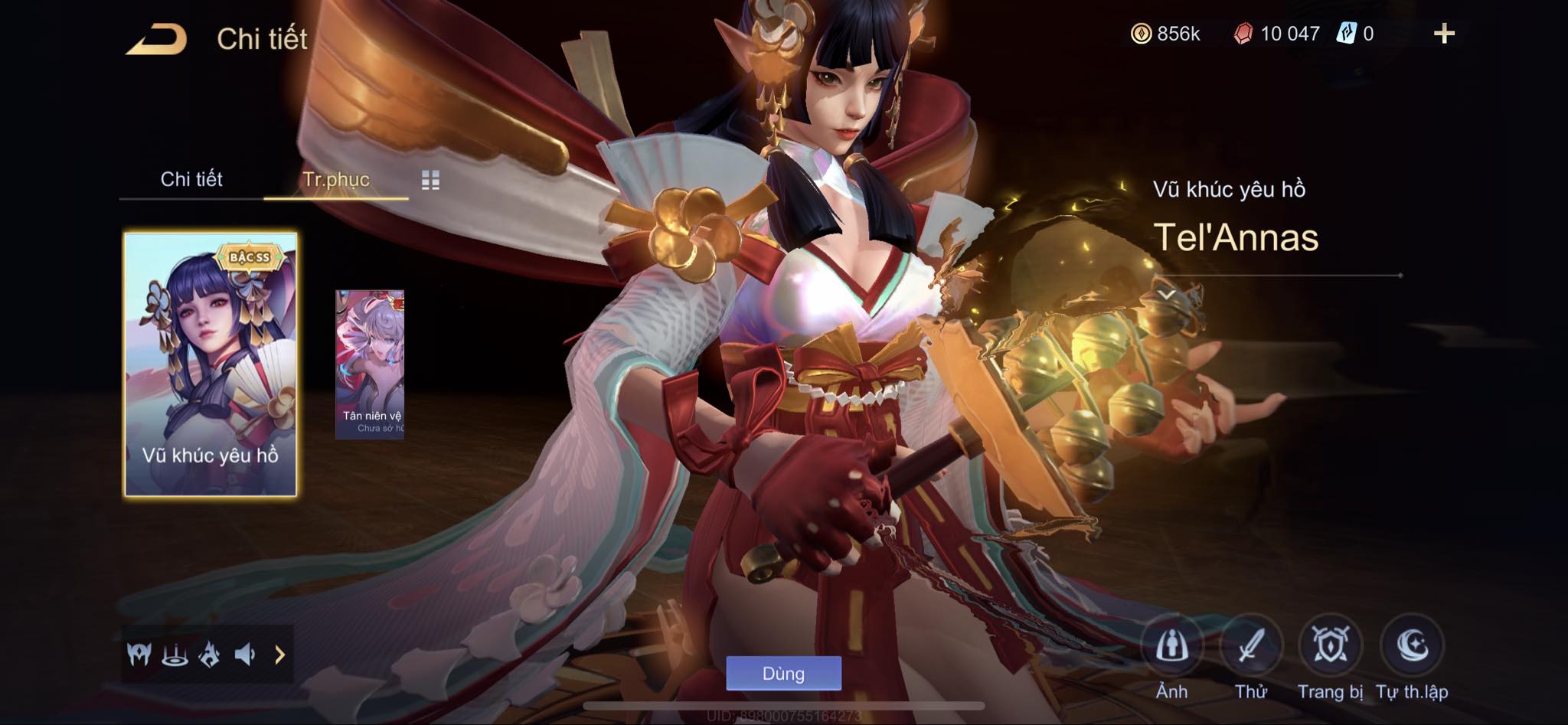Open the Ảnh portrait option
The width and height of the screenshot is (1568, 725).
click(1171, 647)
